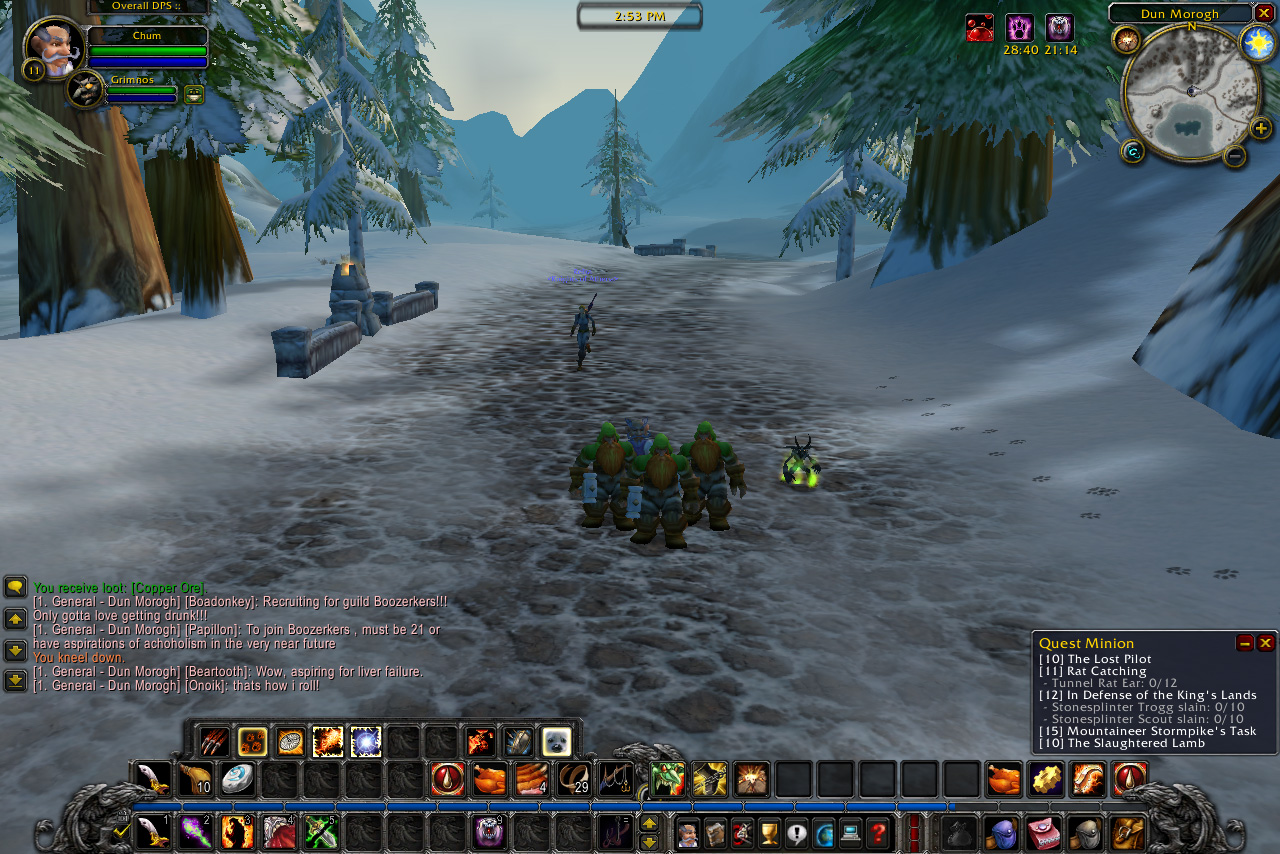Use the claw attack pet ability
Viewport: 1280px width, 854px height.
point(214,741)
